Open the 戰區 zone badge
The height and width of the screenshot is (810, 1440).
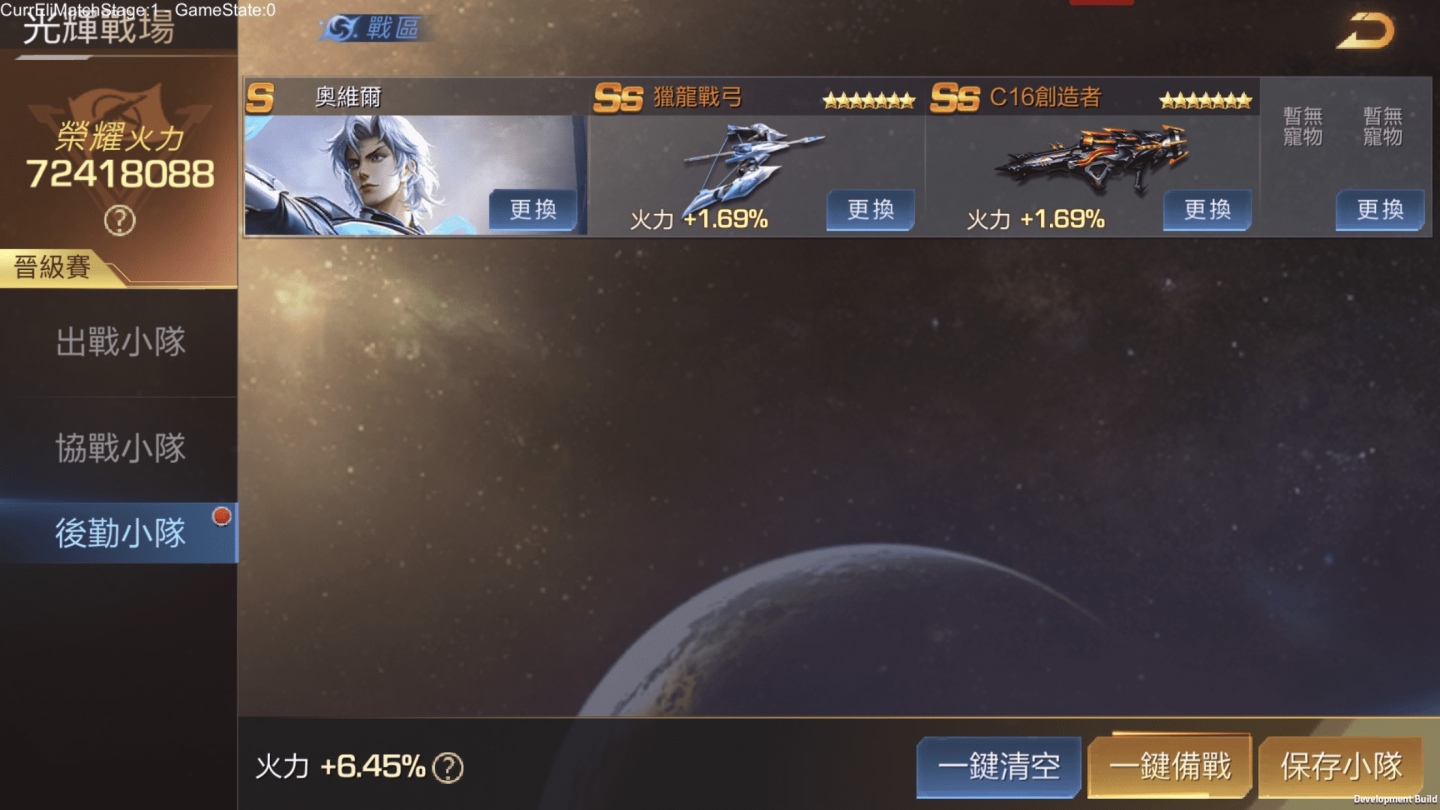click(376, 29)
